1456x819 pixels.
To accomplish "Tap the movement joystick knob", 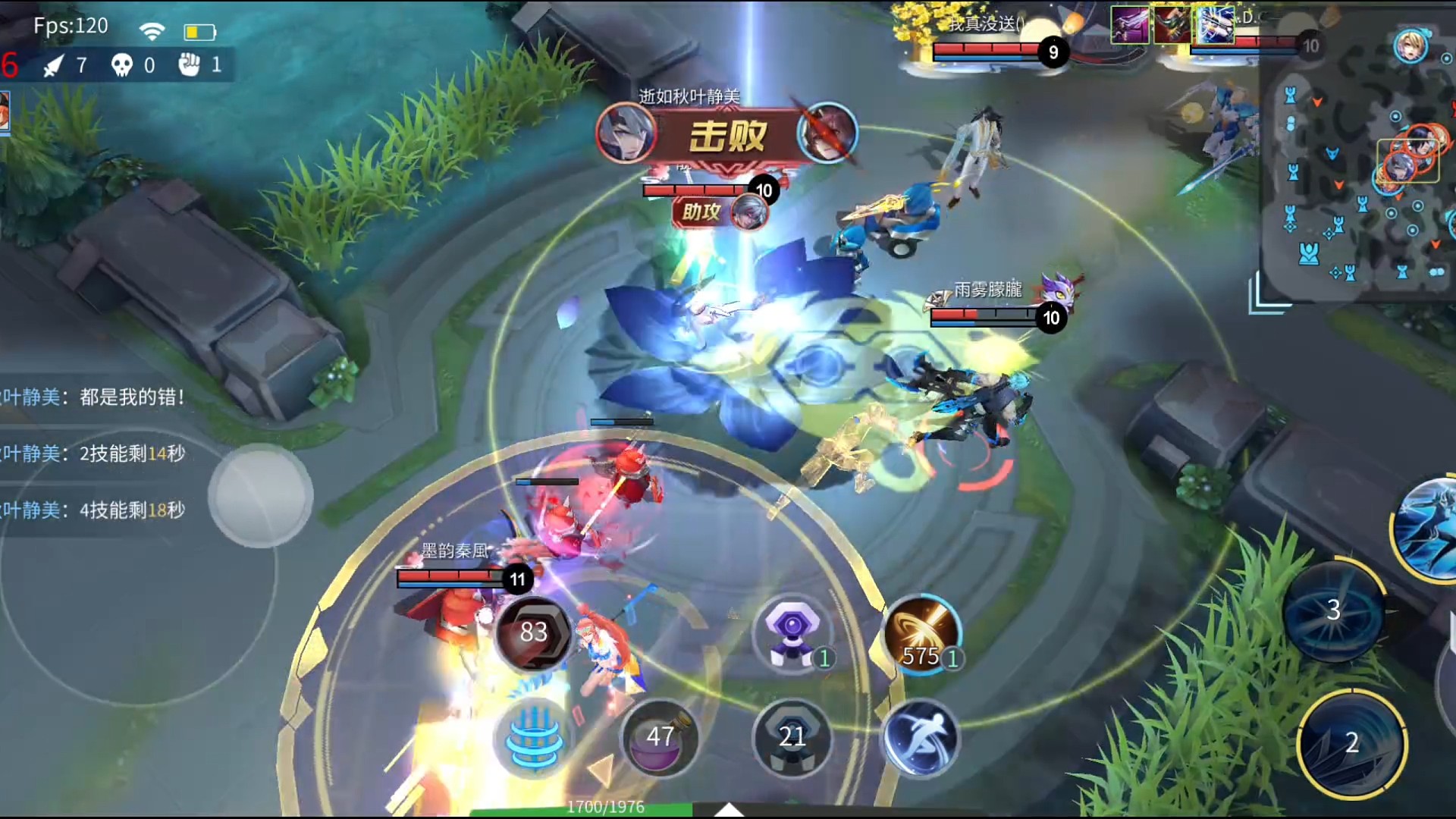I will pyautogui.click(x=260, y=496).
